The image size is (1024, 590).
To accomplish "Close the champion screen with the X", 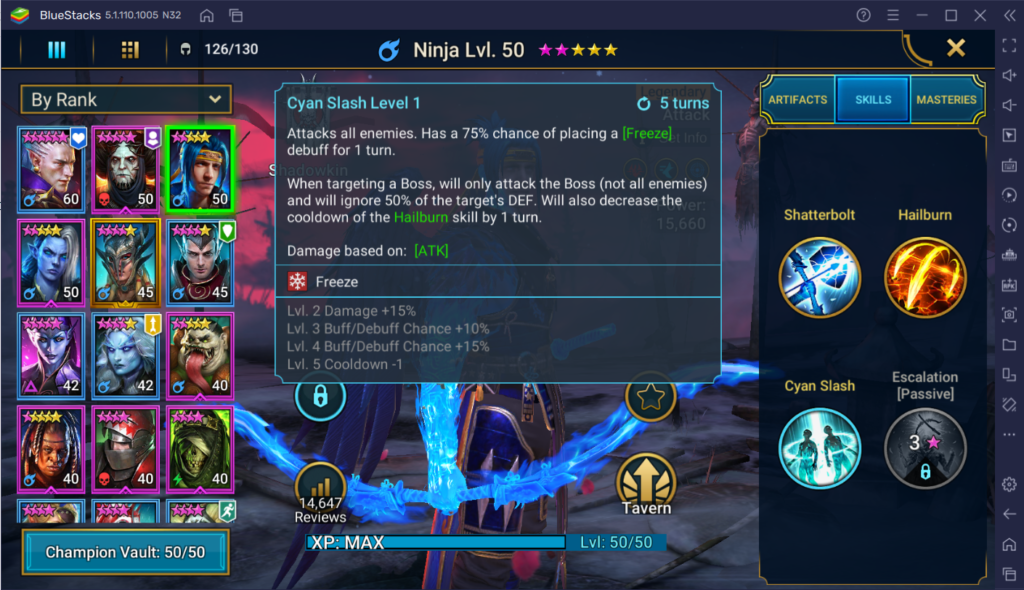I will (x=955, y=47).
